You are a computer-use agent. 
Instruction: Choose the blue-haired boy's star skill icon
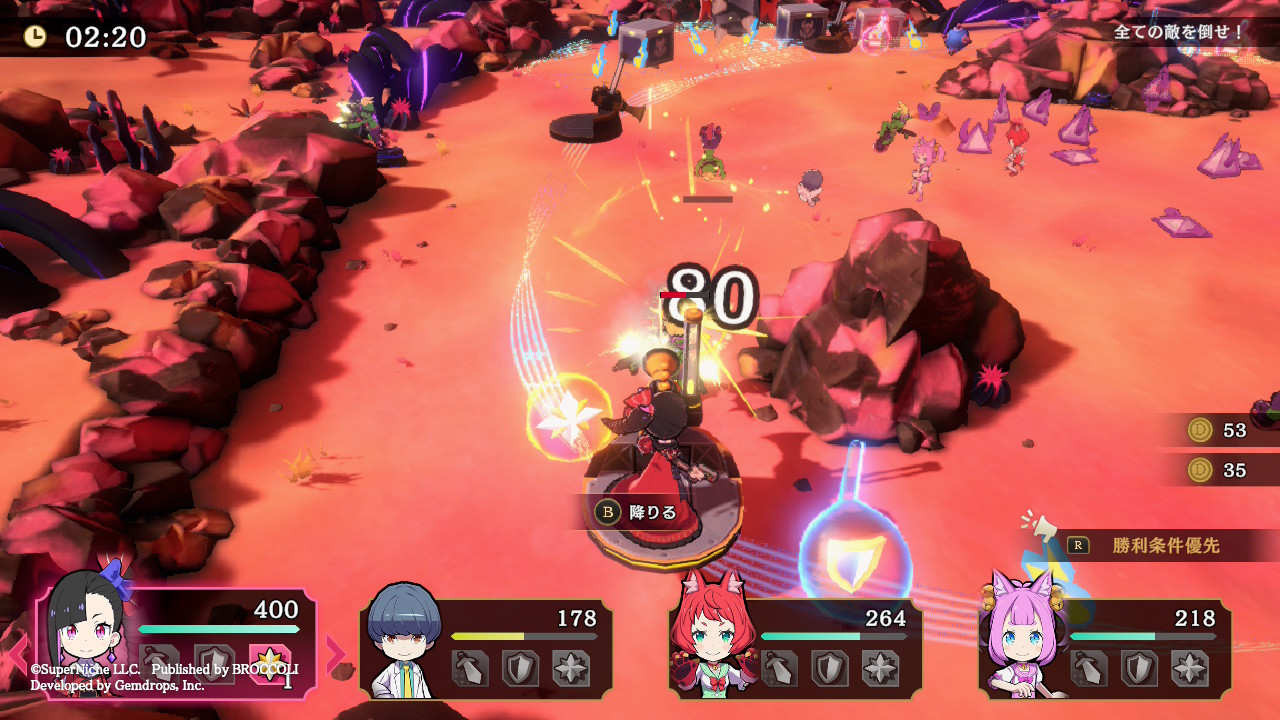(571, 668)
